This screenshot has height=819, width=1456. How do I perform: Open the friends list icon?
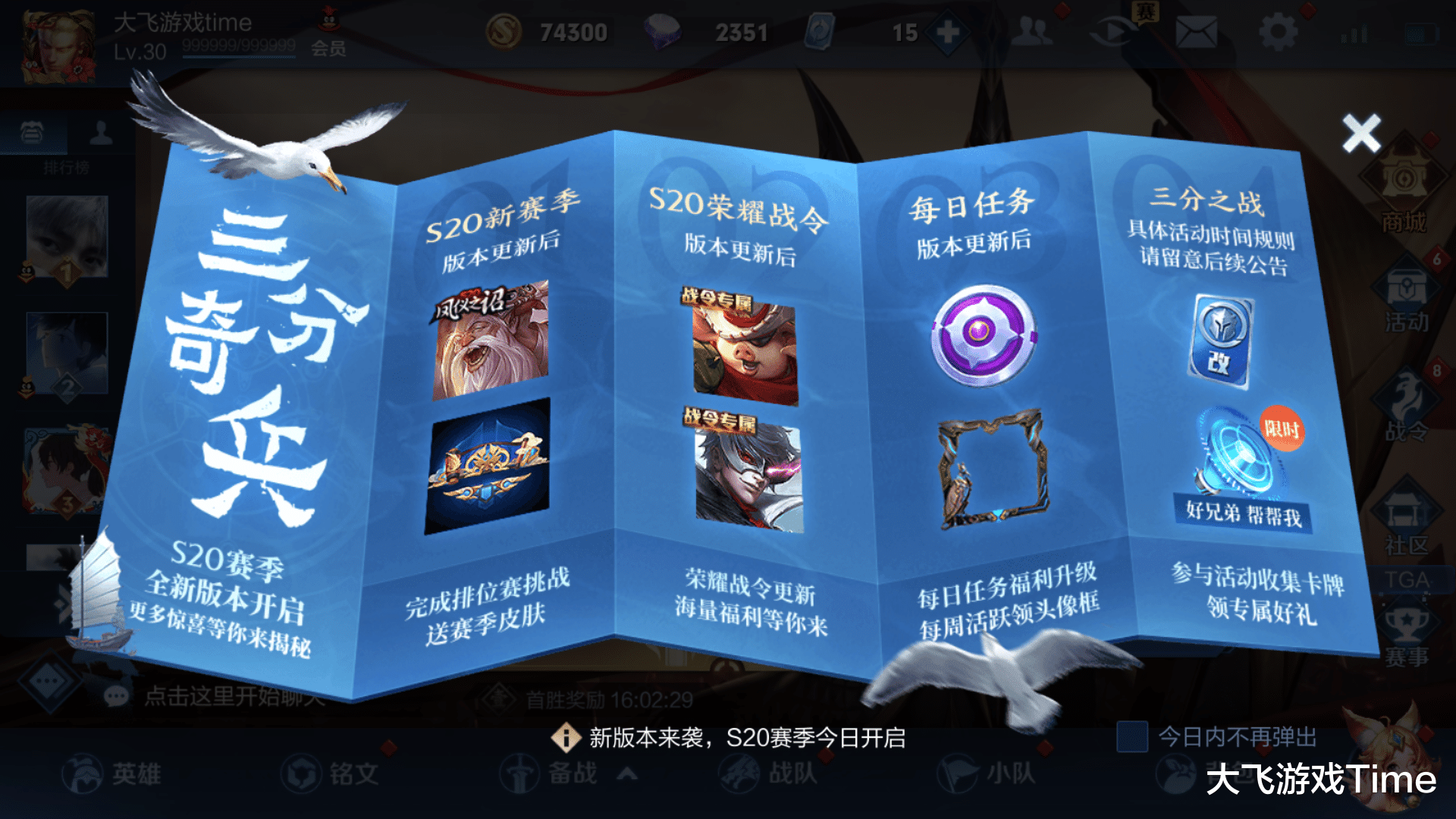1031,32
